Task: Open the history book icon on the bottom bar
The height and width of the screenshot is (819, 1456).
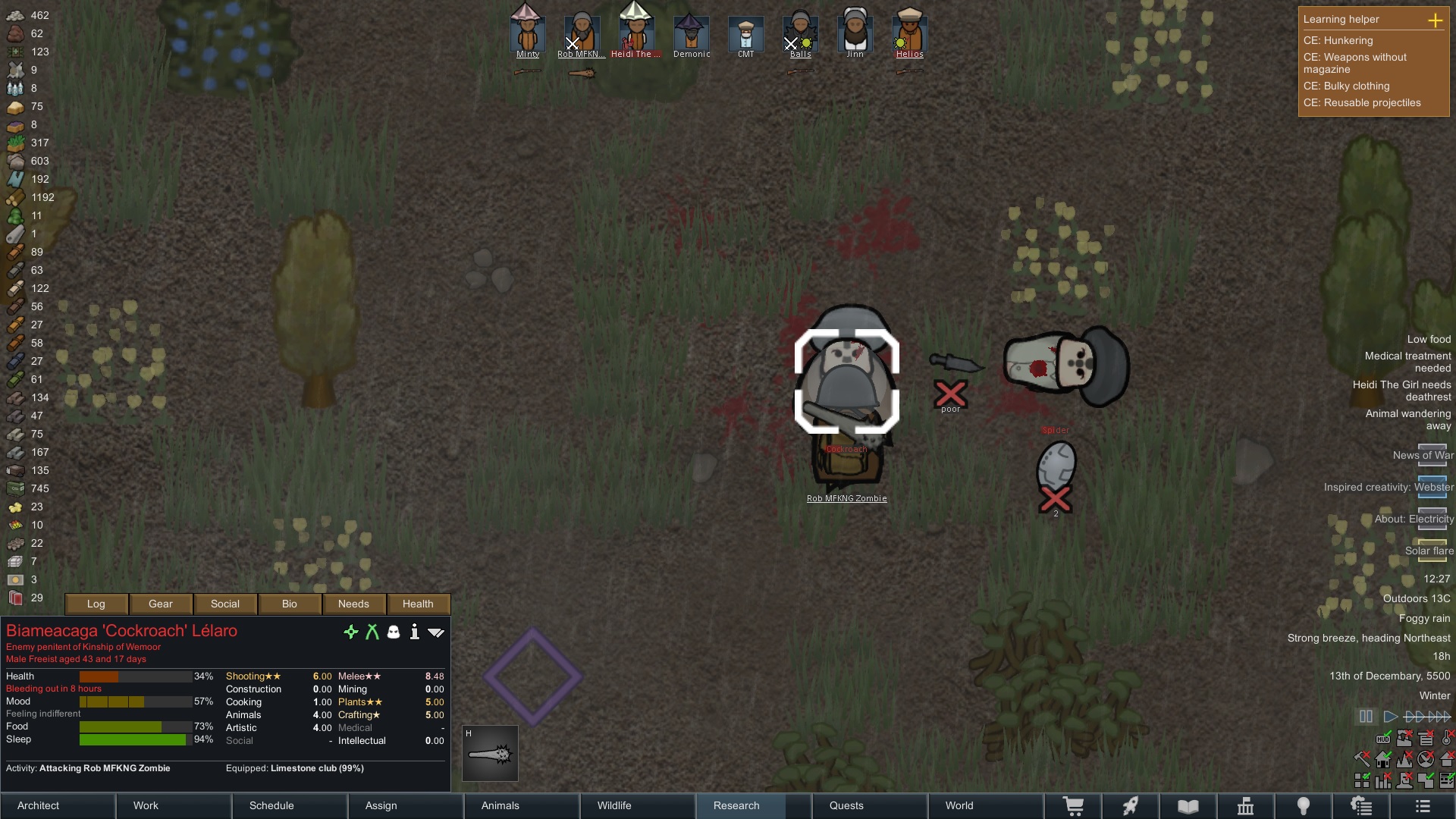Action: tap(1187, 806)
